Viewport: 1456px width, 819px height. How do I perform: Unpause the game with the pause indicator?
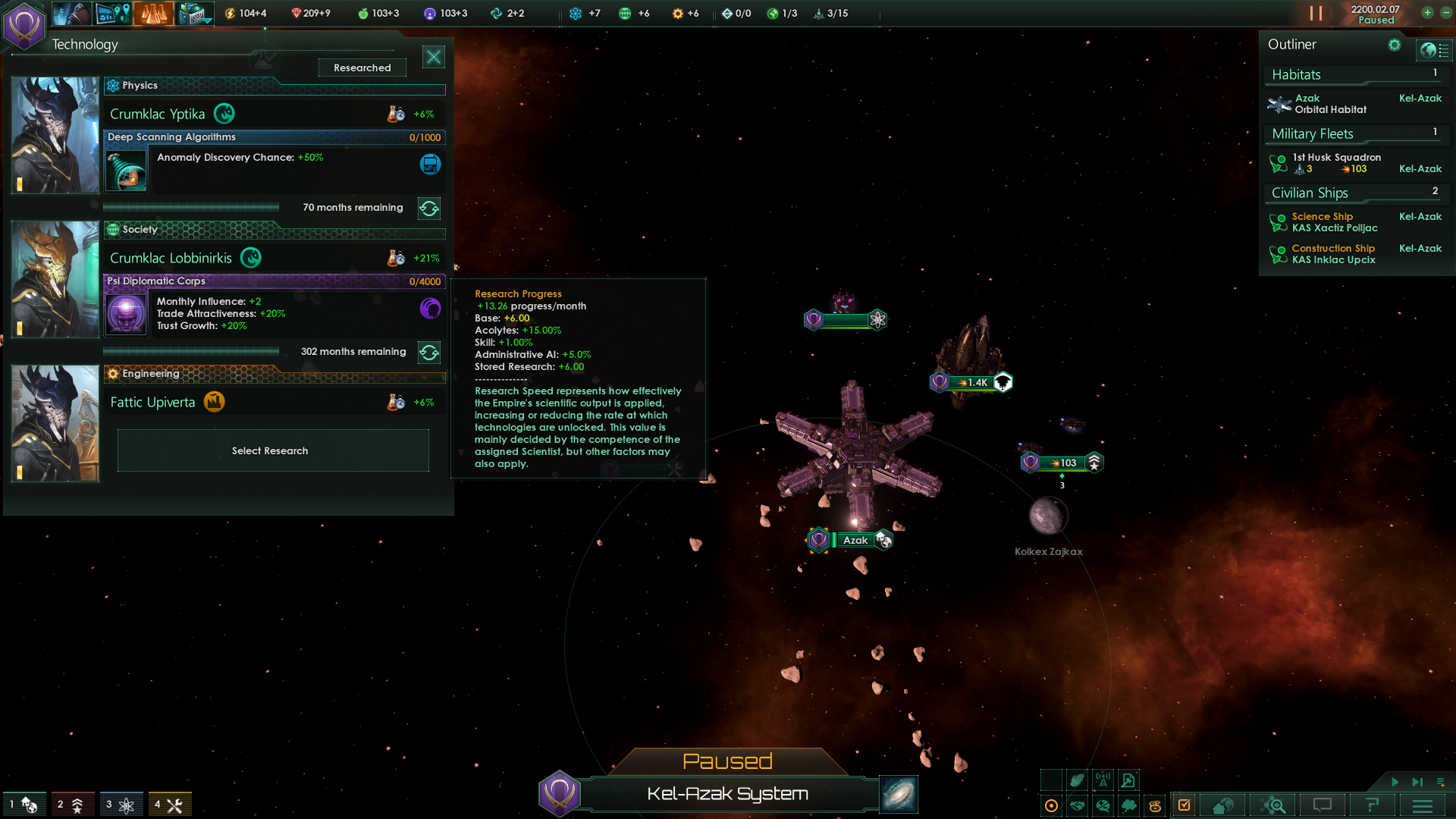click(1317, 13)
